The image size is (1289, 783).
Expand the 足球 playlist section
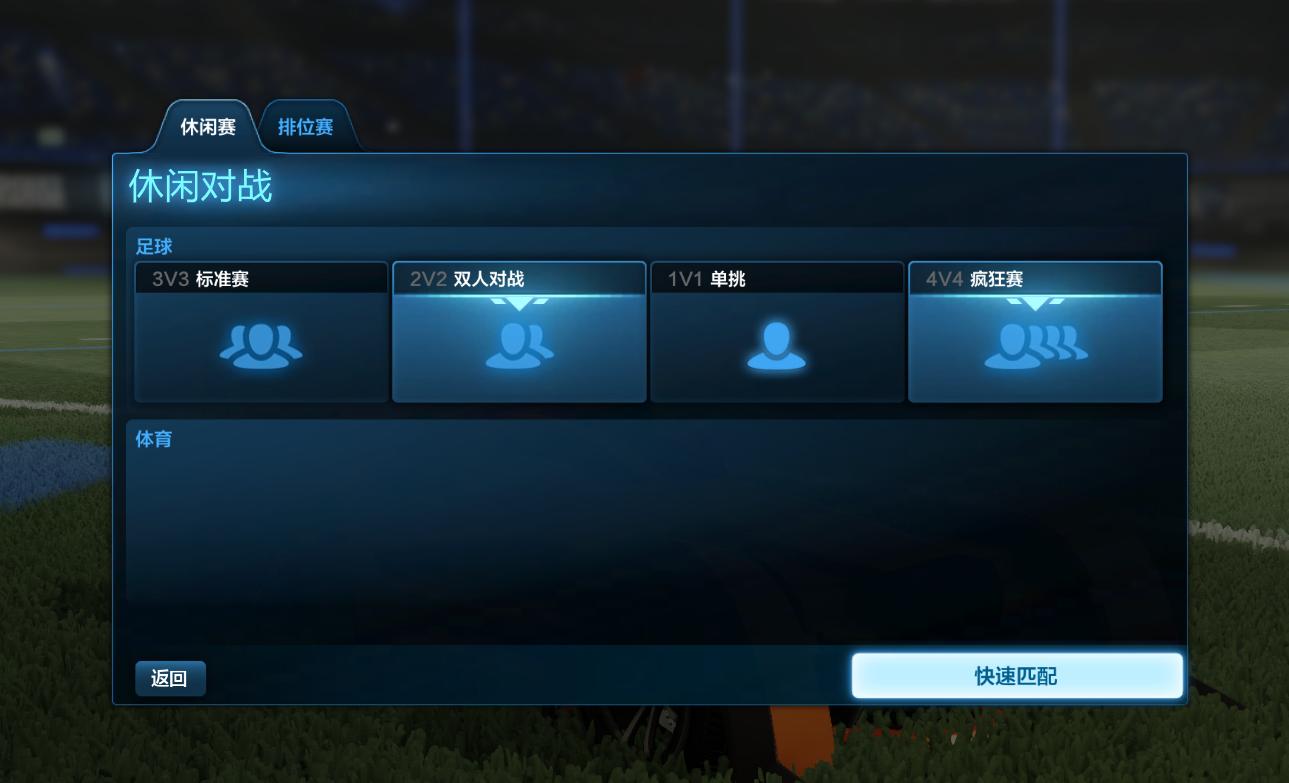pos(153,246)
